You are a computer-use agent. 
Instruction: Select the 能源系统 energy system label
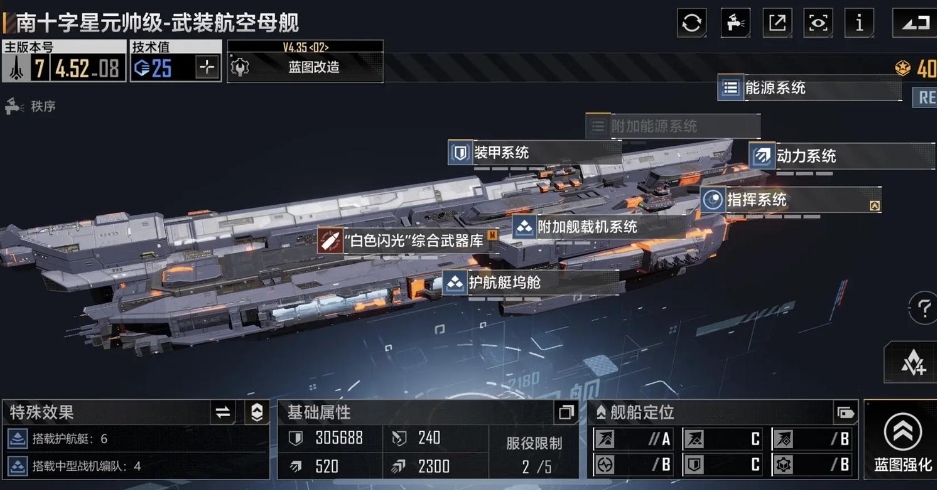click(x=775, y=88)
